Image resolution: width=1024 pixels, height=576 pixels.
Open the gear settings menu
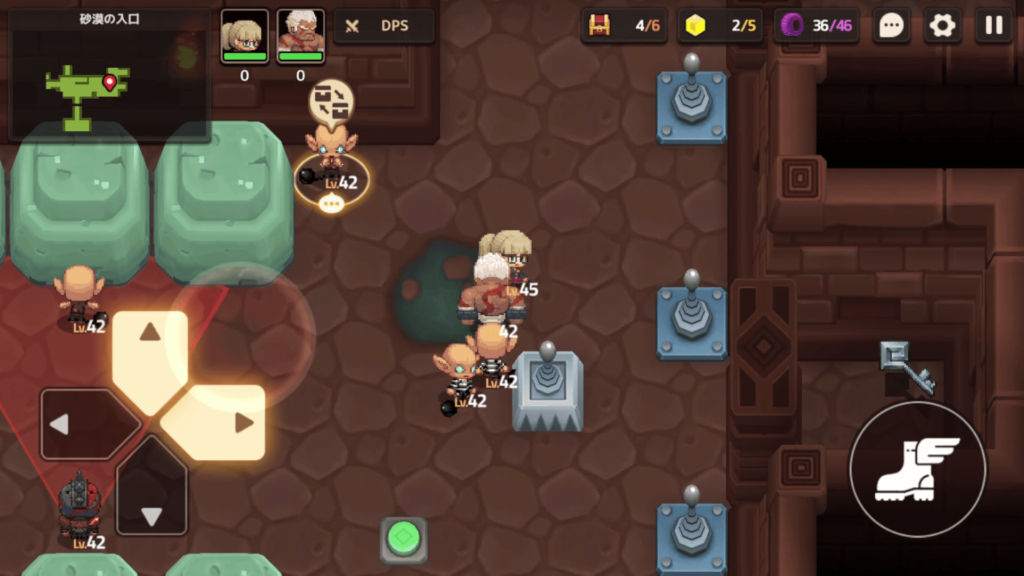pos(942,26)
